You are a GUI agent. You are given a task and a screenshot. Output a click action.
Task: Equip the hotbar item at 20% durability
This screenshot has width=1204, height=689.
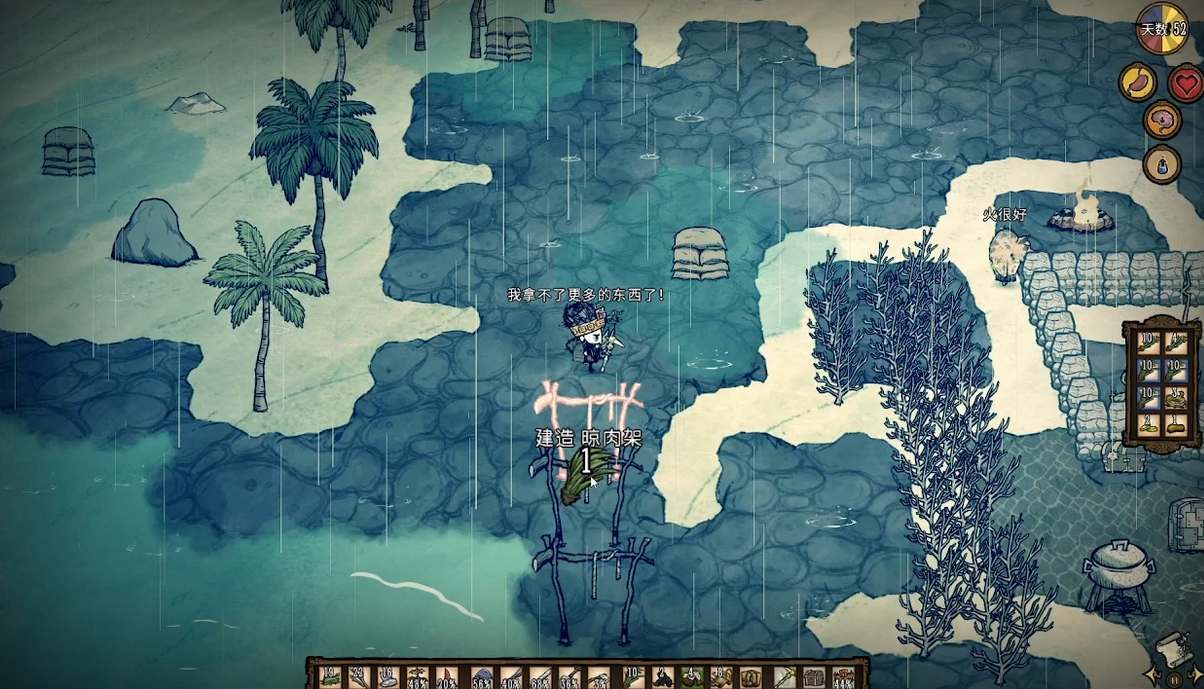447,677
